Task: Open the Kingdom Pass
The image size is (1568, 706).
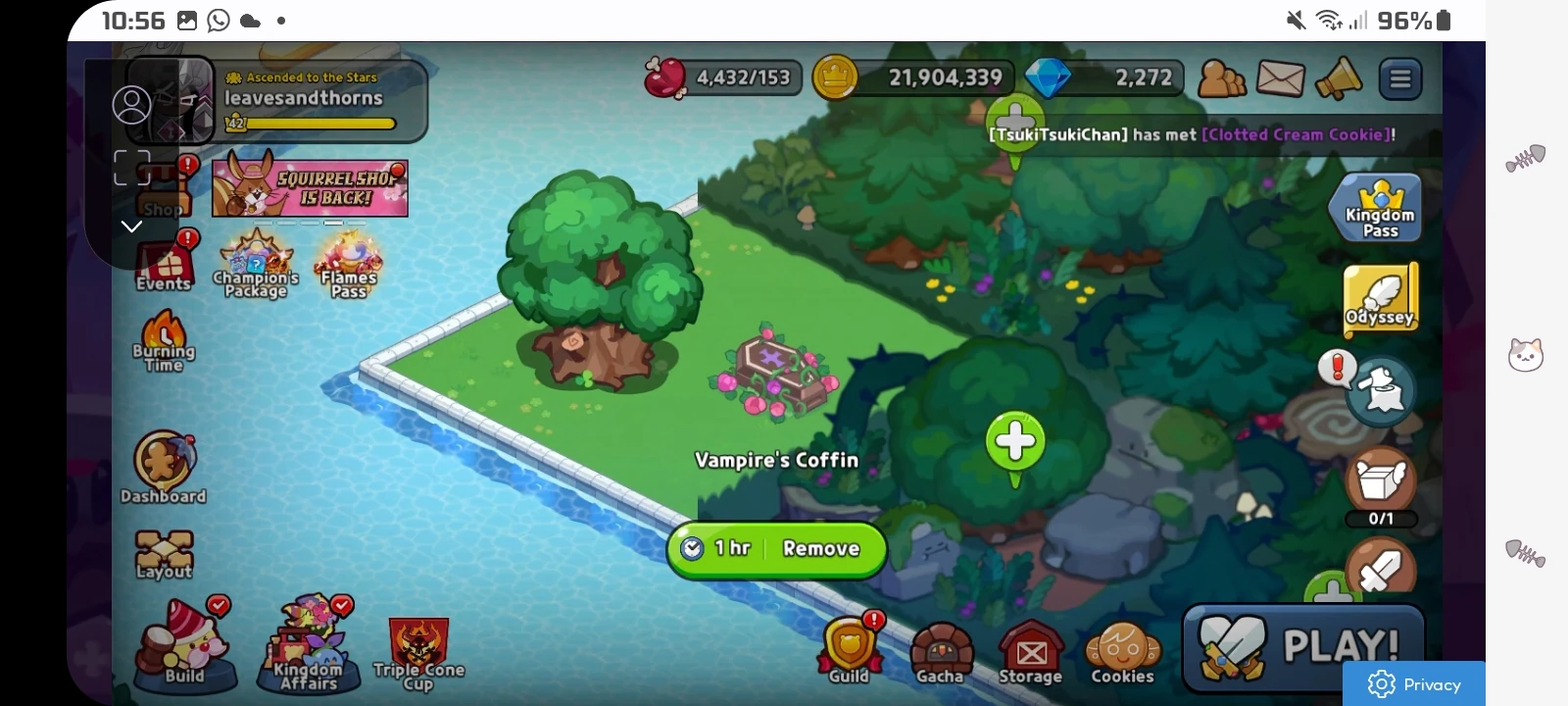Action: coord(1376,206)
